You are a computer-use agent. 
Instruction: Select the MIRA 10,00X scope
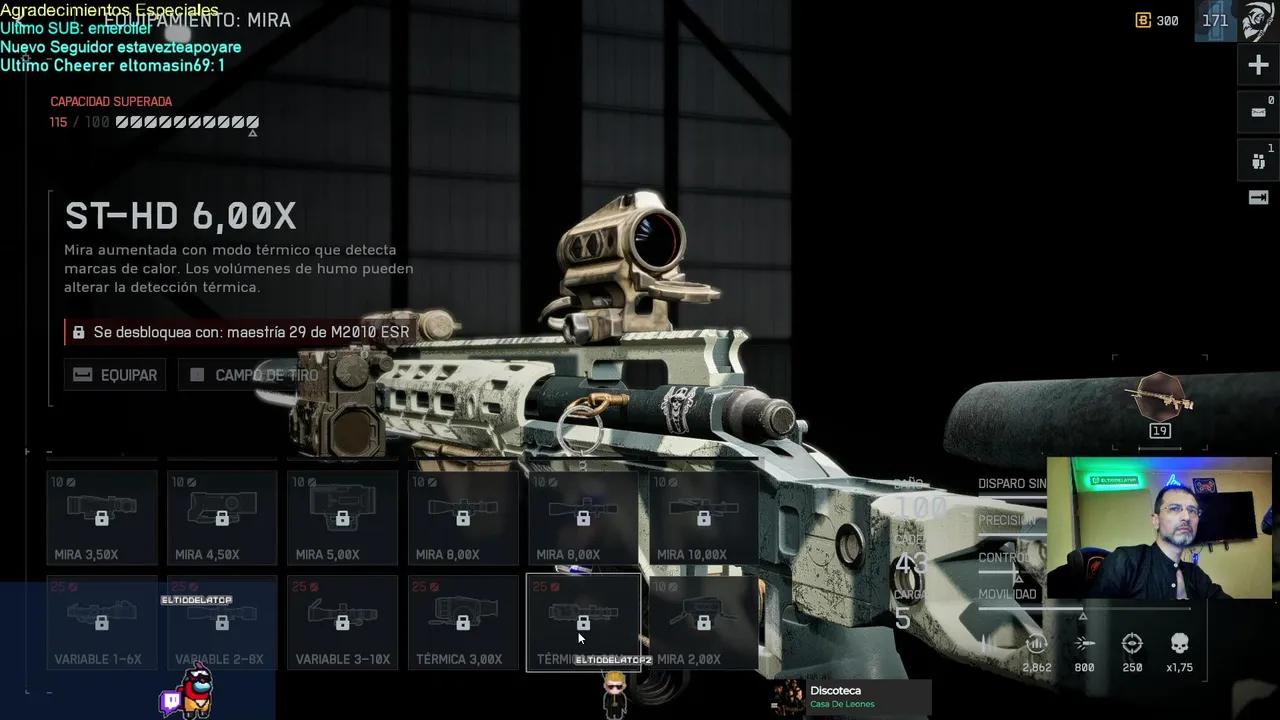pos(704,518)
